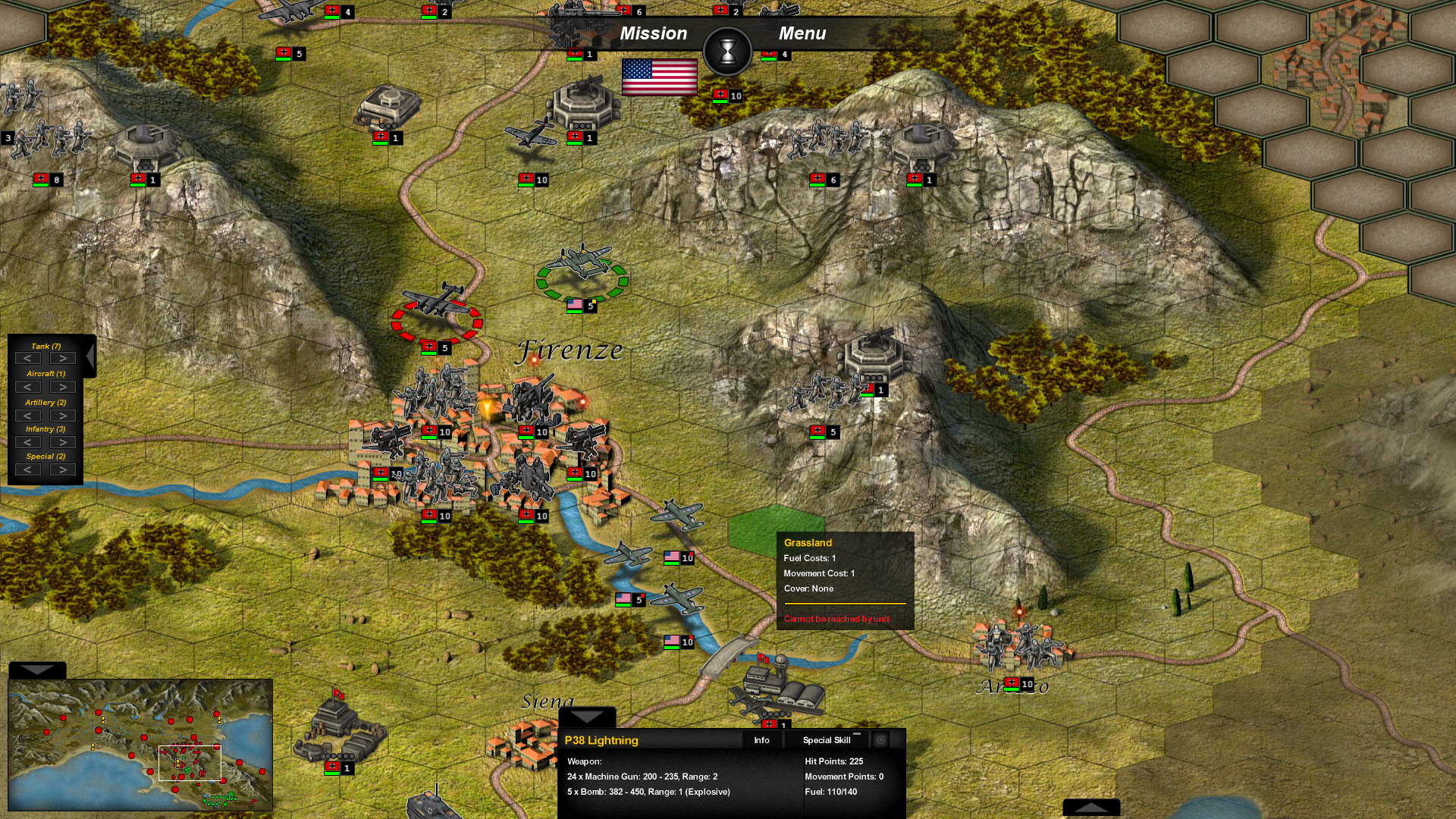1456x819 pixels.
Task: Collapse the unit filter panel side triangle
Action: pos(89,355)
